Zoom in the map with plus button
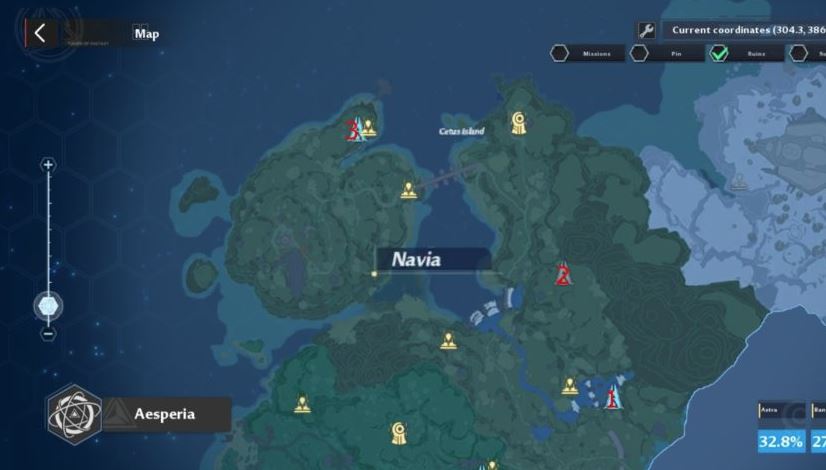The image size is (826, 470). coord(48,165)
